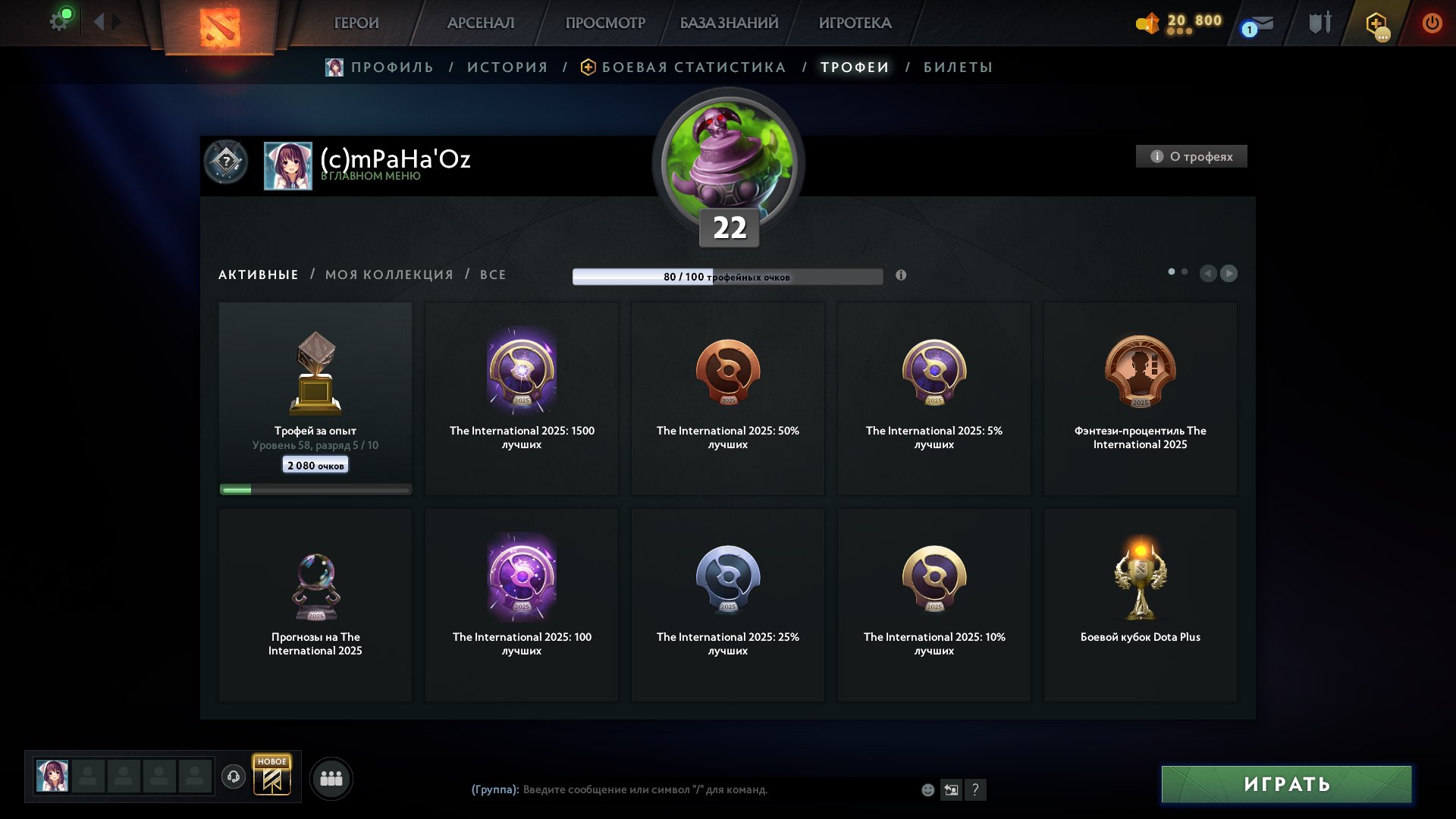Click the О трофеях info button
This screenshot has width=1456, height=819.
1191,156
